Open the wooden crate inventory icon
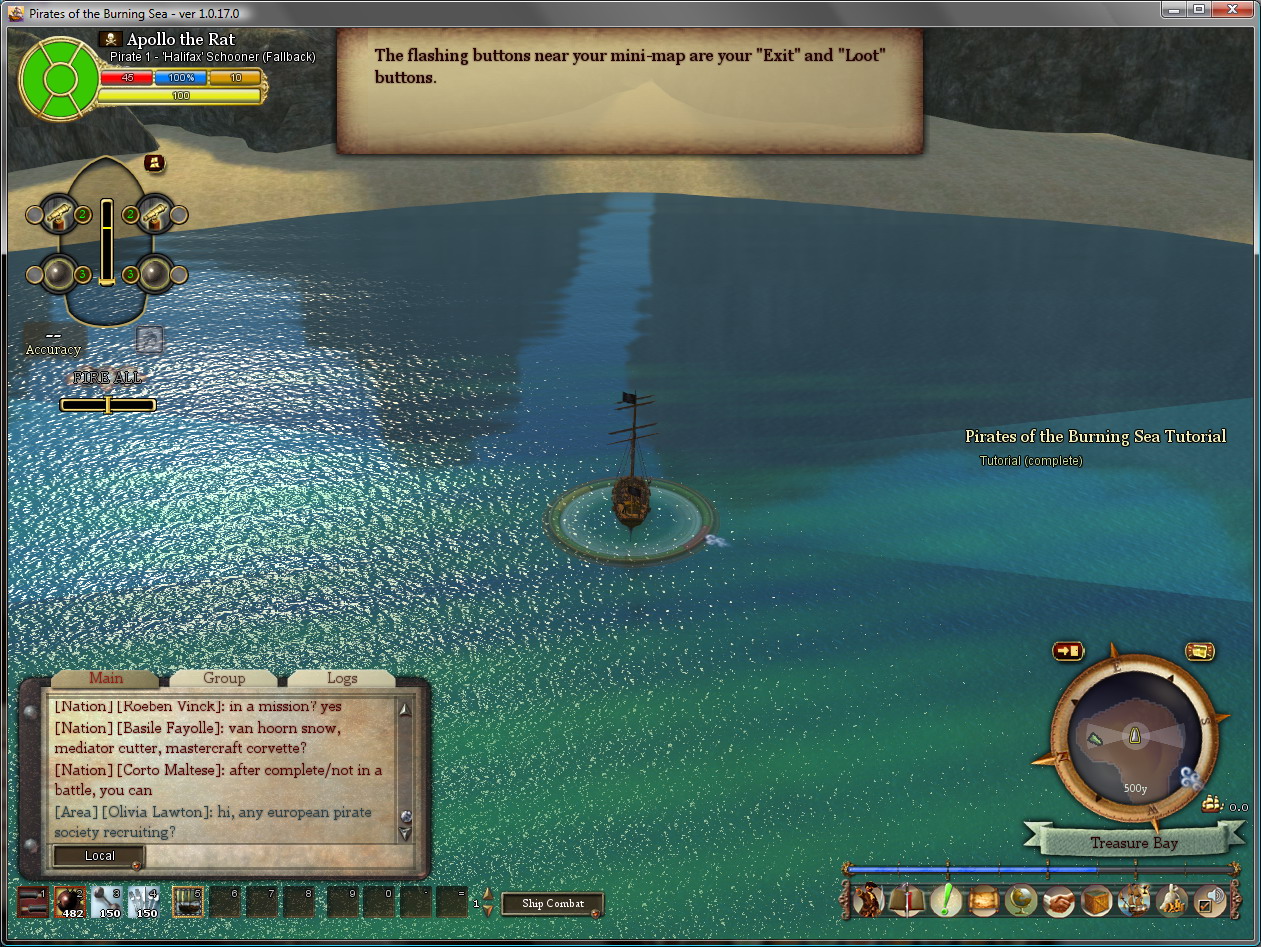1261x947 pixels. click(x=1096, y=900)
